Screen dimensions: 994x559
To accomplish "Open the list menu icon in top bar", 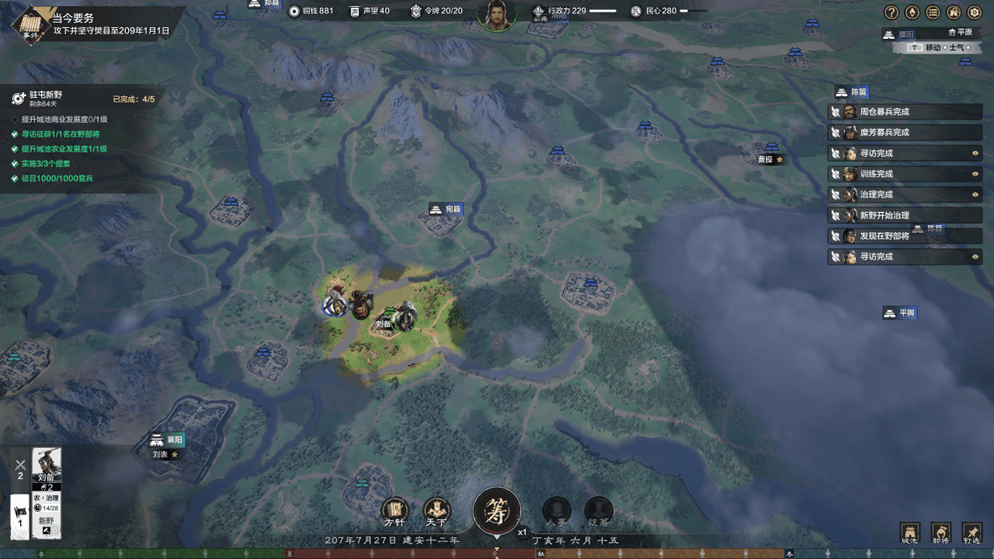I will tap(933, 12).
